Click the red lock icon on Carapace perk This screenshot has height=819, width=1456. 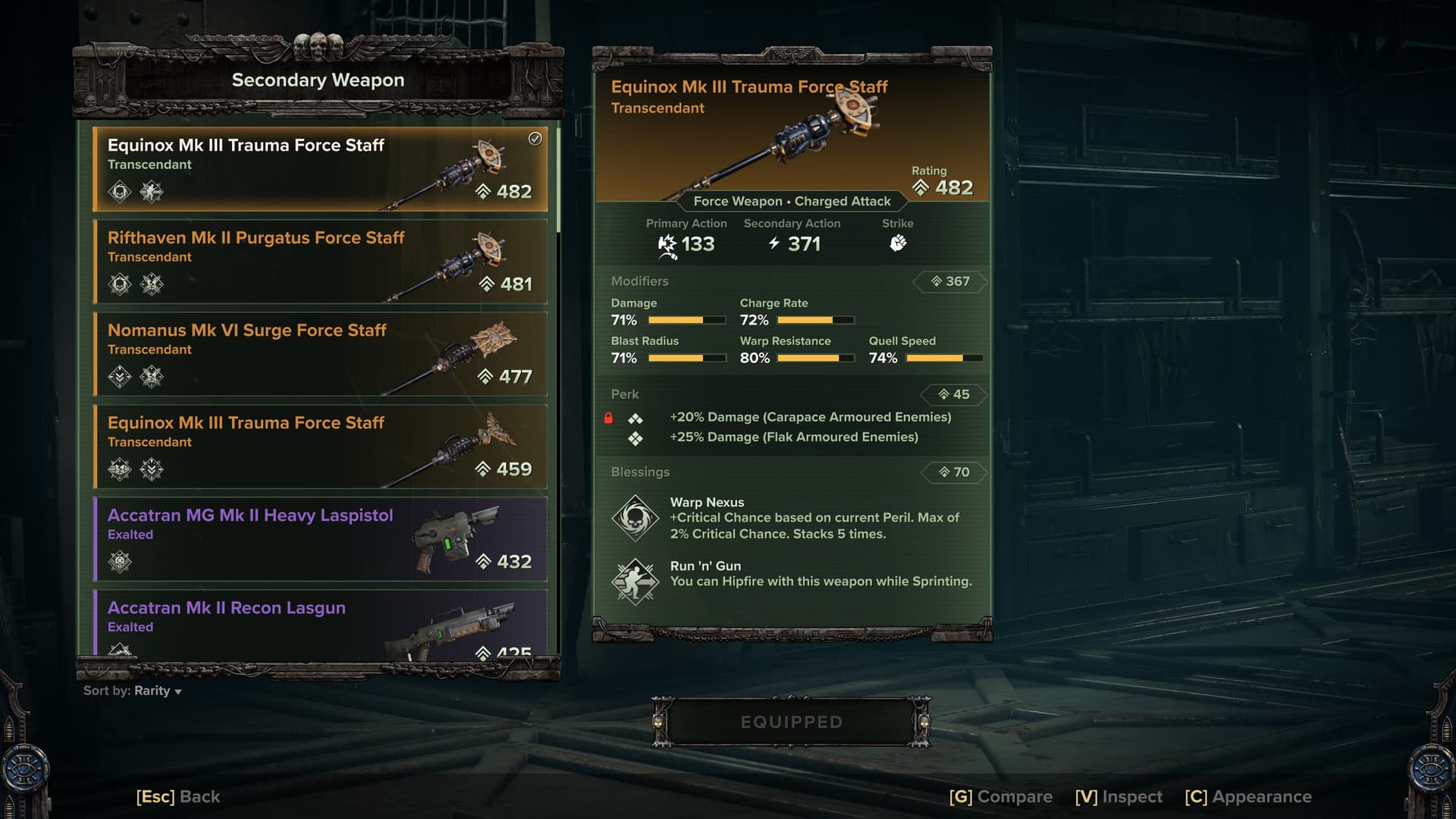[608, 418]
